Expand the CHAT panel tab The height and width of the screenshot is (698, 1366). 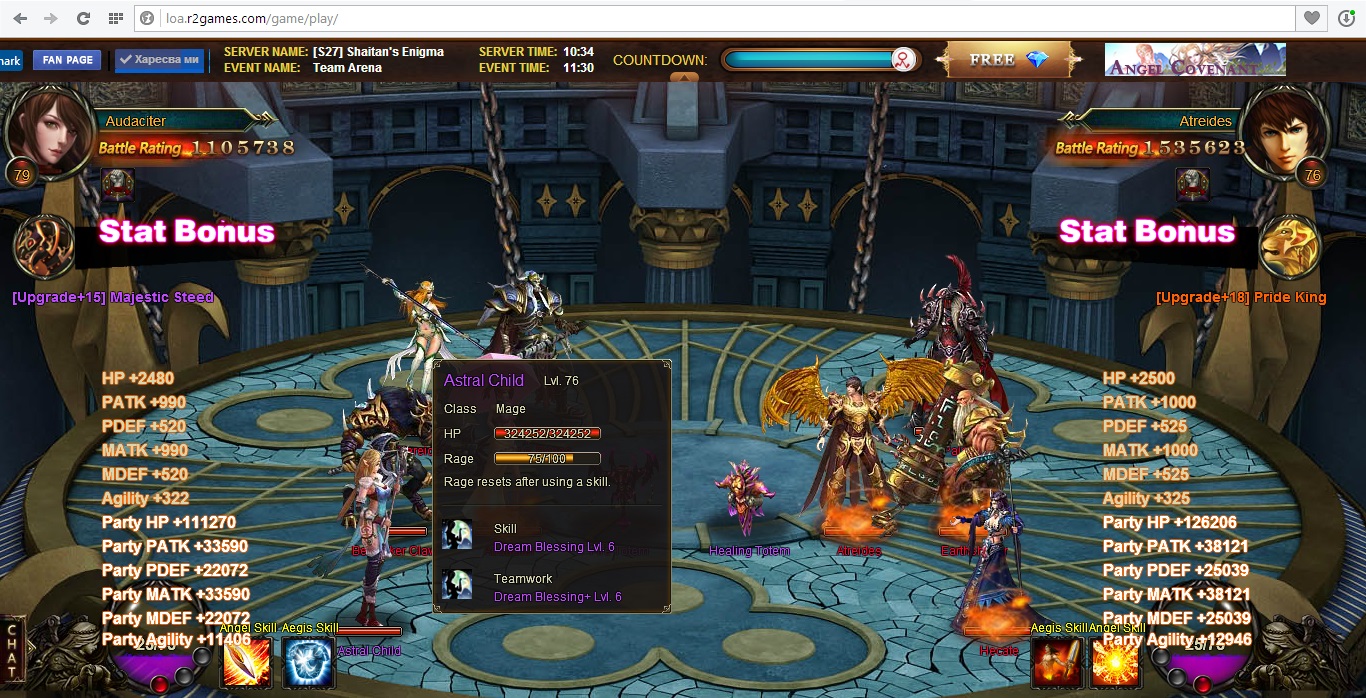[13, 650]
